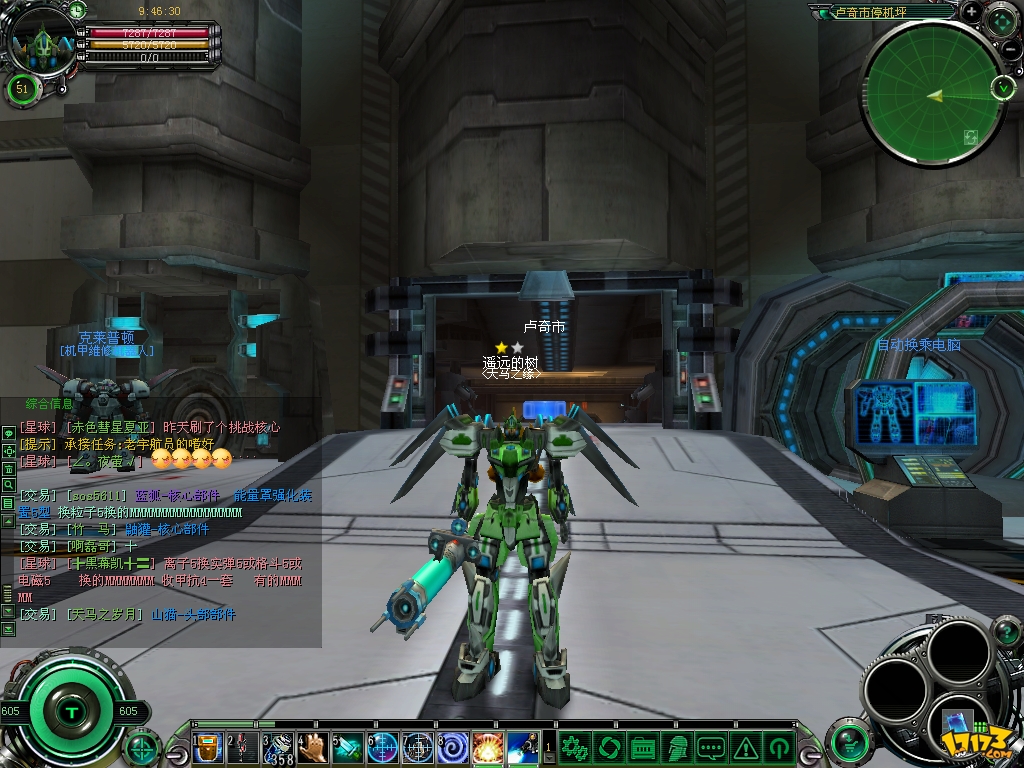Select the cyan blade skill in slot 5
This screenshot has height=768, width=1024.
(x=349, y=747)
